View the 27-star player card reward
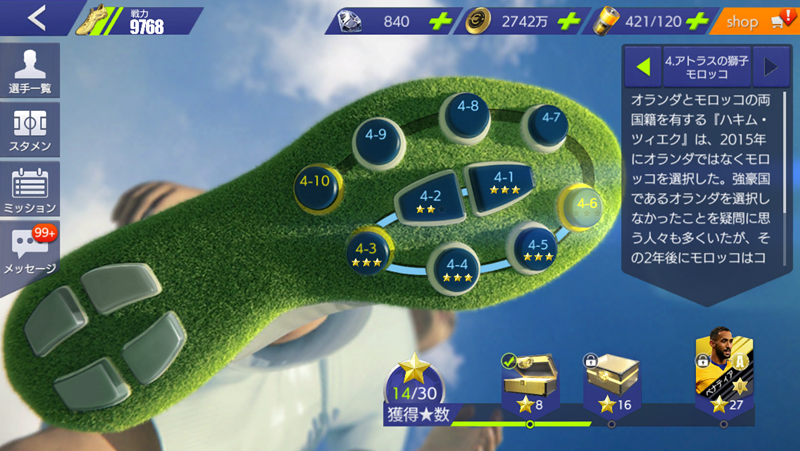Screen dimensions: 800x451 [x=723, y=370]
